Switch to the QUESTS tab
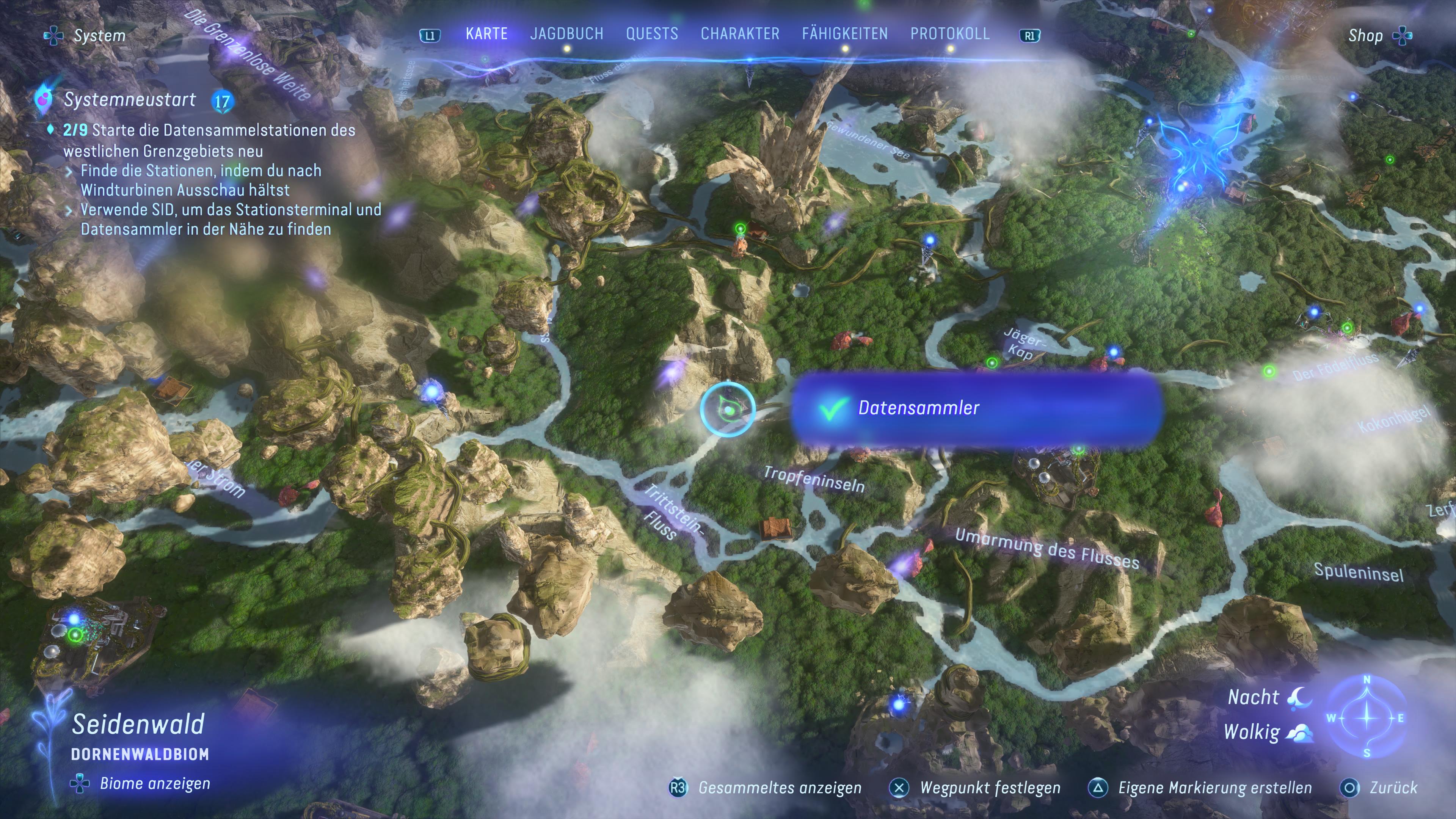This screenshot has width=1456, height=819. click(x=652, y=33)
